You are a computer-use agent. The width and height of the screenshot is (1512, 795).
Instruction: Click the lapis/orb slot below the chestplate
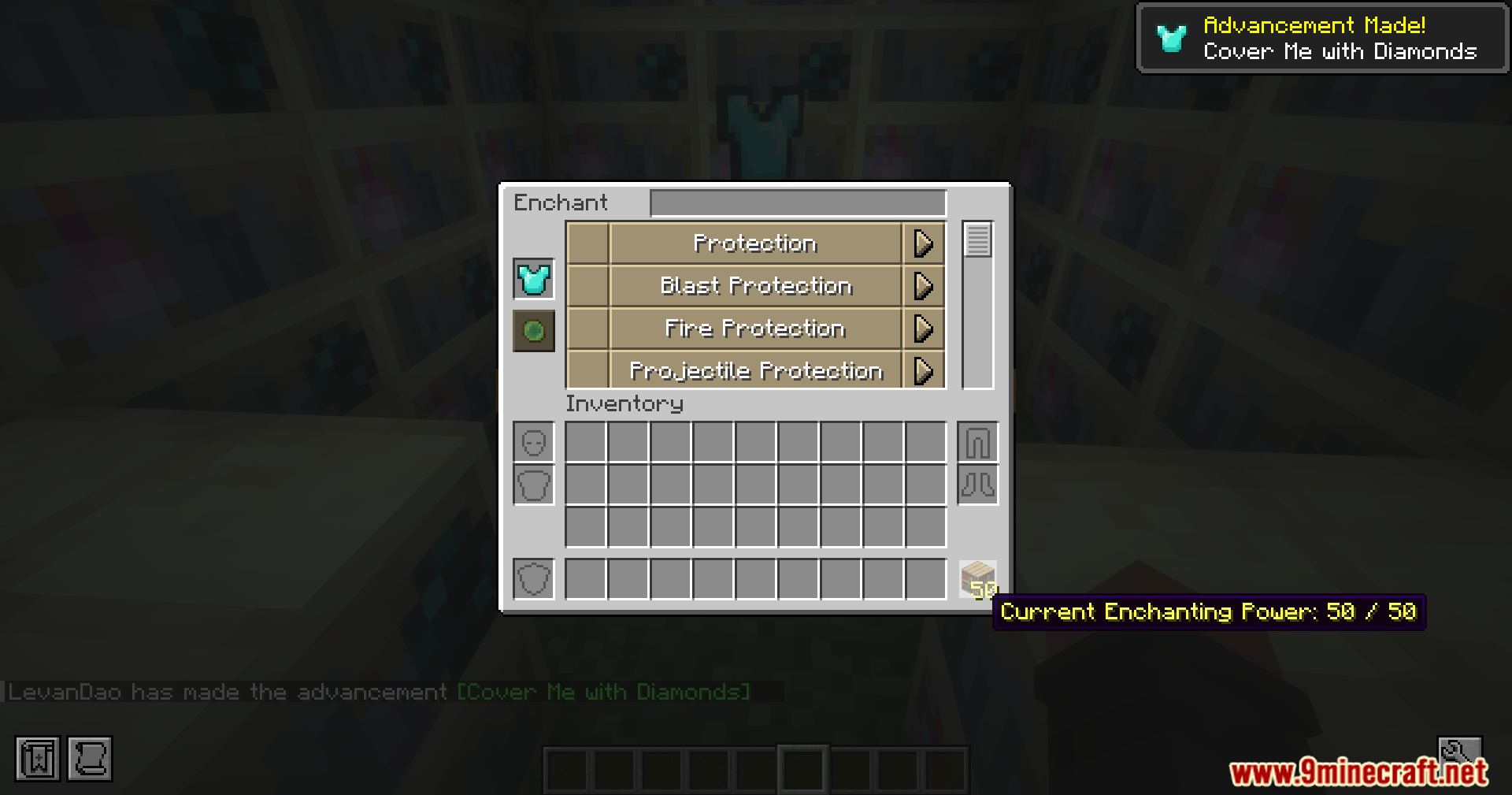click(x=533, y=331)
